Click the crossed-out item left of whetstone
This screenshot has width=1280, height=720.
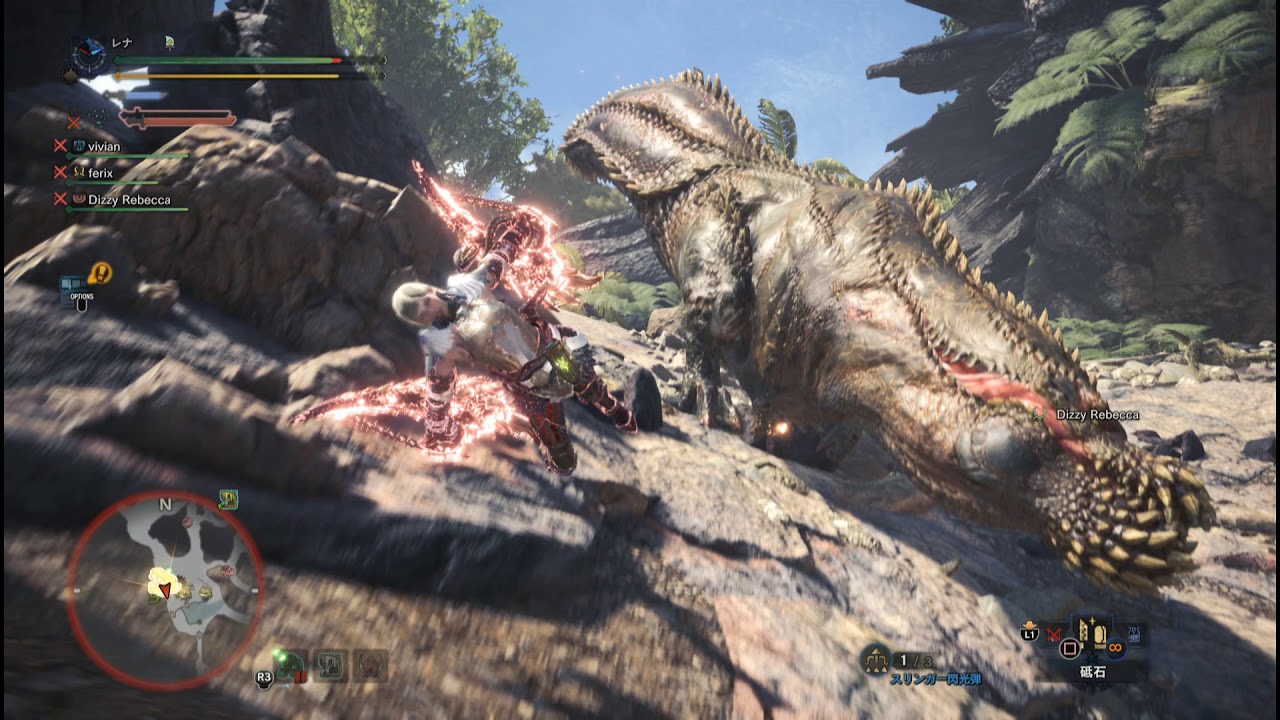1053,634
